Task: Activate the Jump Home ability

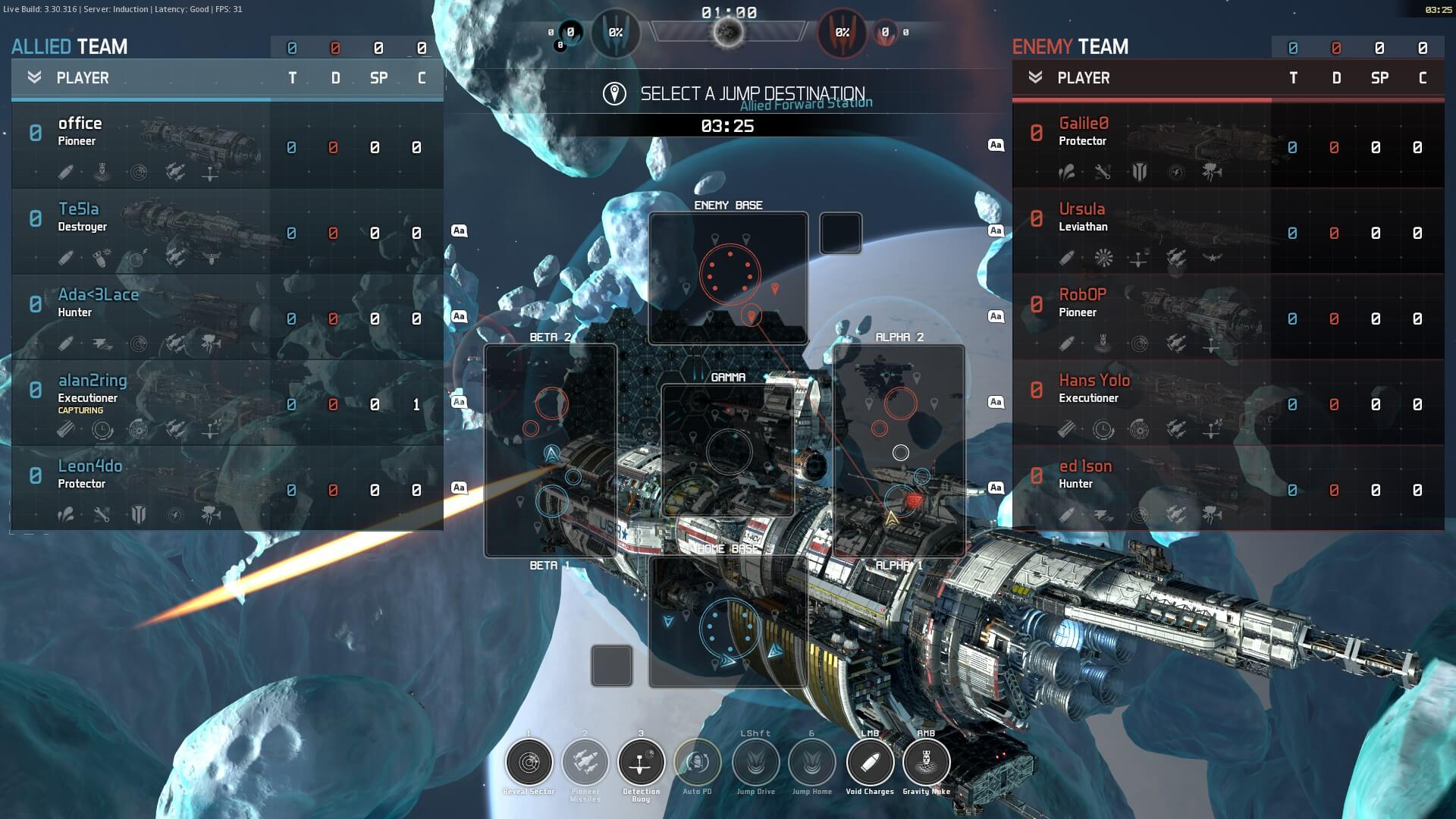Action: 812,762
